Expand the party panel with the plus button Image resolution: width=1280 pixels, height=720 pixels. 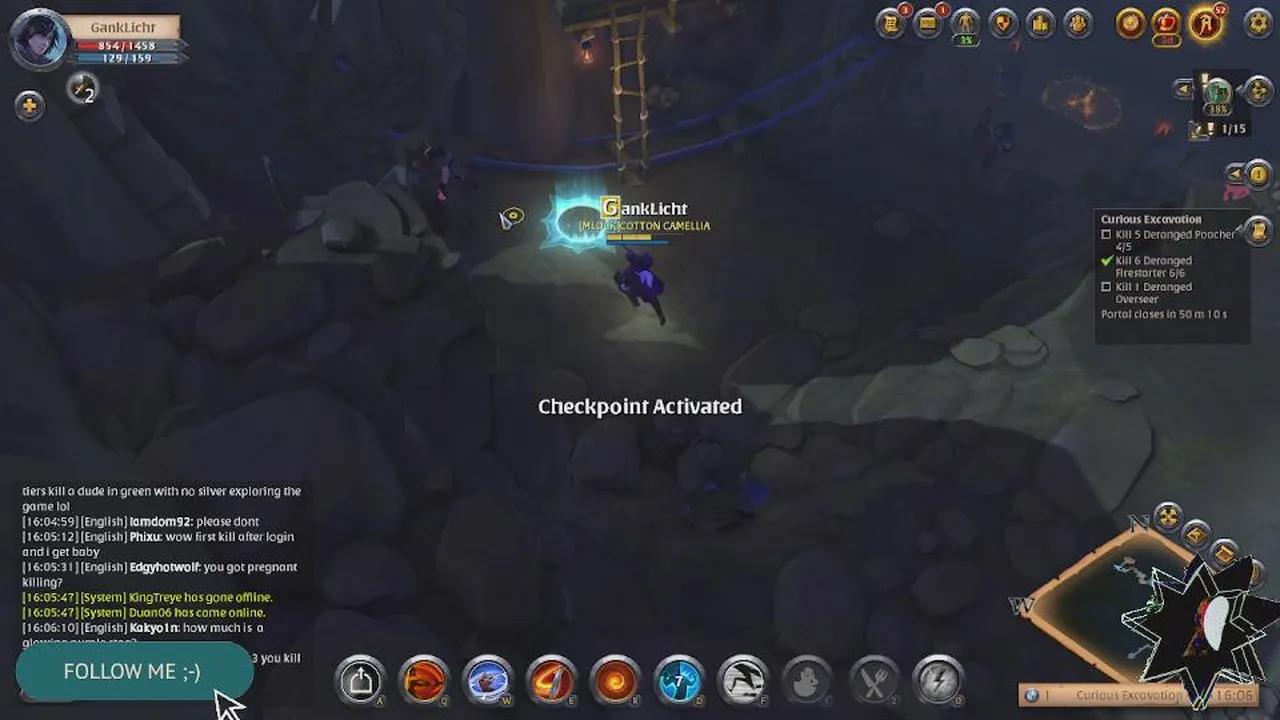click(30, 103)
